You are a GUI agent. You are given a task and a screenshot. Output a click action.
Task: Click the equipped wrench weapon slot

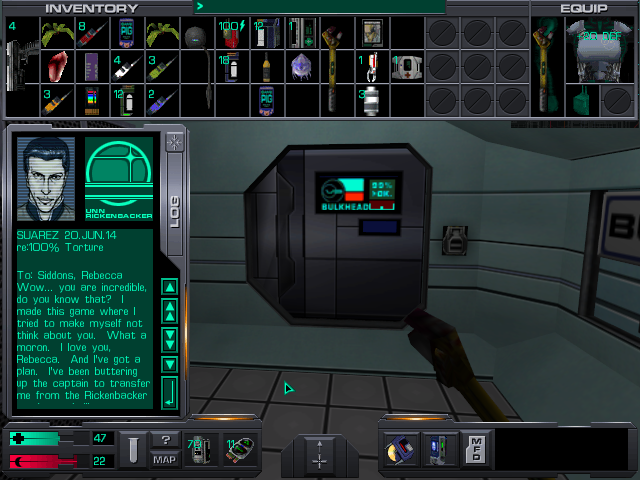click(548, 60)
